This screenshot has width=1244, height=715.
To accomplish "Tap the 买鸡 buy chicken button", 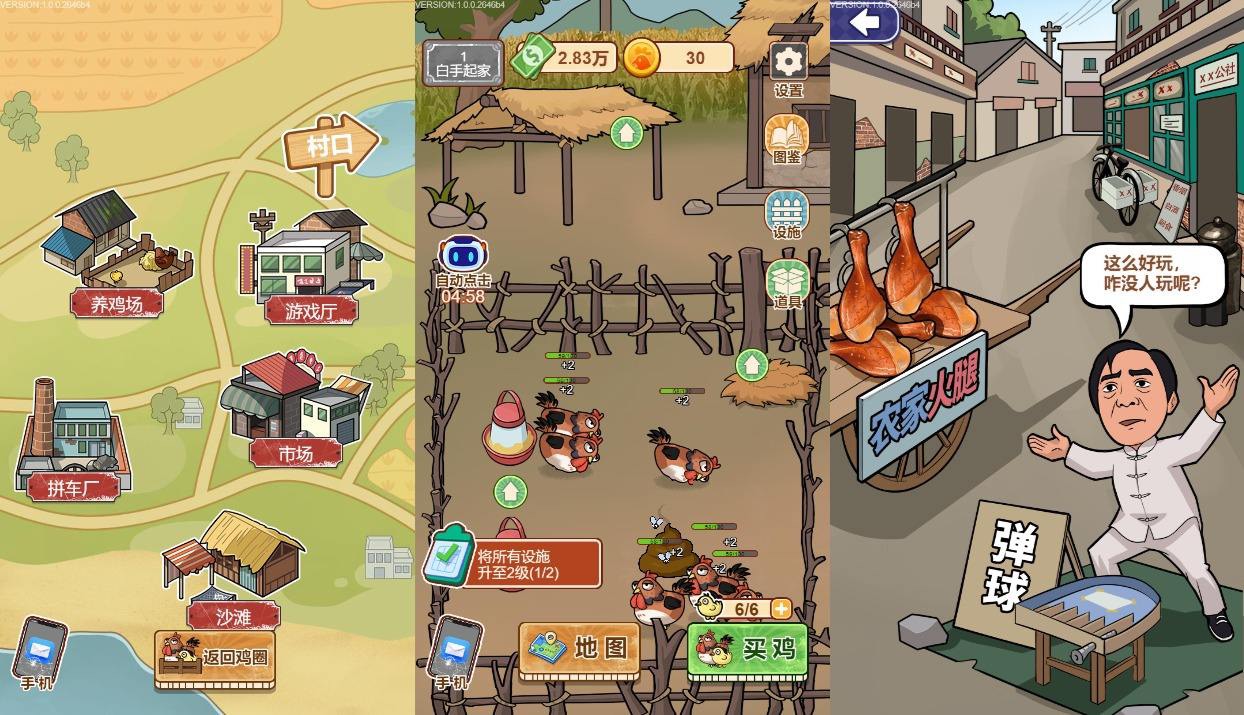I will coord(745,649).
